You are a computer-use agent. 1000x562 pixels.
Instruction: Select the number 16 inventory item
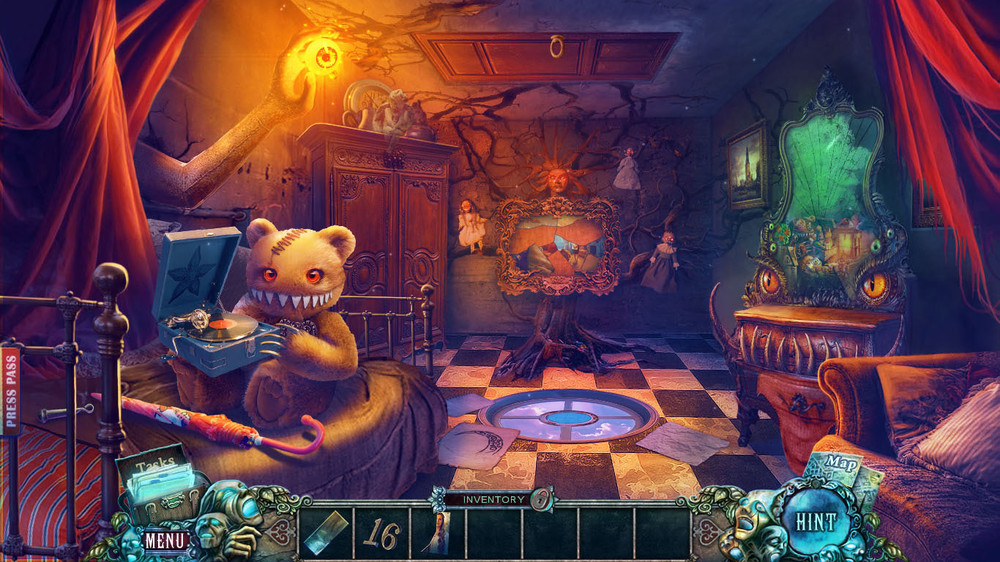pos(381,533)
